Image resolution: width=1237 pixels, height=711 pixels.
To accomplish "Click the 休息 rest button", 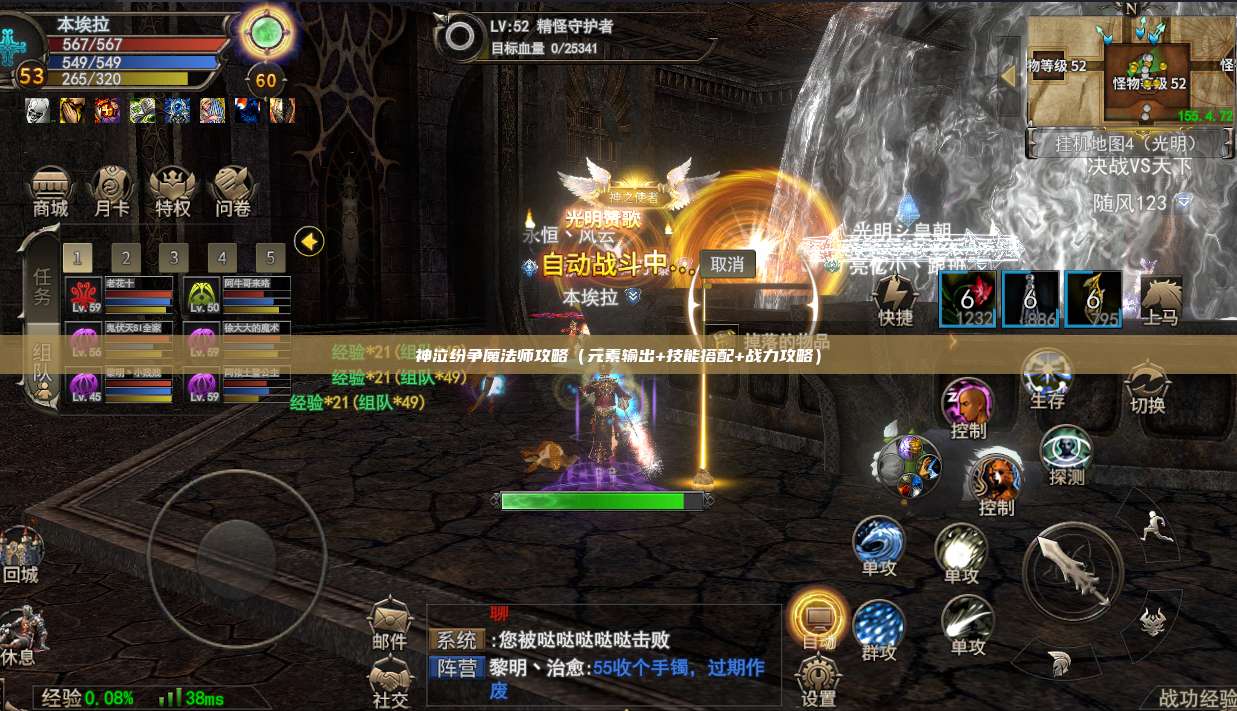I will click(x=18, y=638).
